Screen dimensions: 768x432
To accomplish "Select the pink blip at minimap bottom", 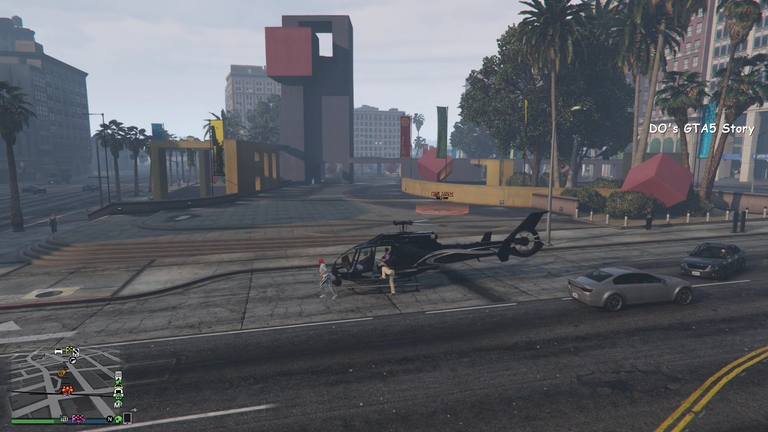I will coord(77,418).
